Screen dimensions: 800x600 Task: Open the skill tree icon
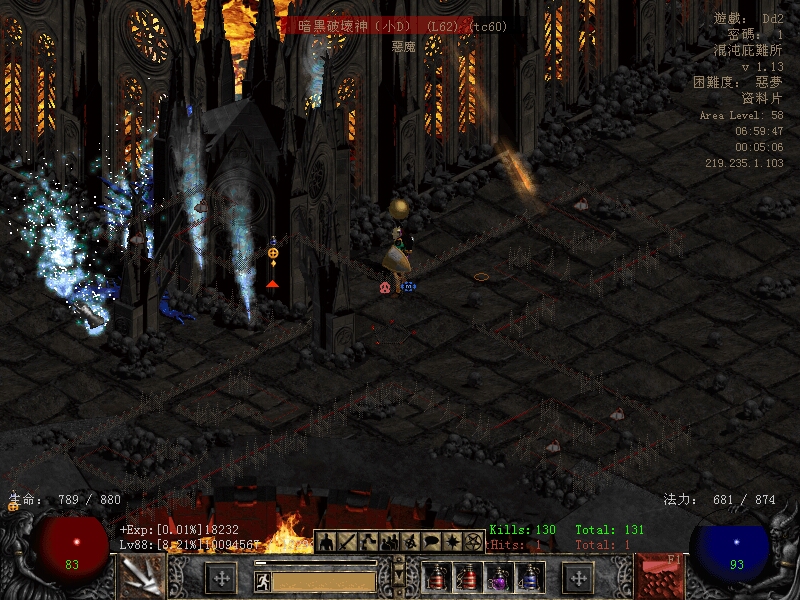point(368,542)
